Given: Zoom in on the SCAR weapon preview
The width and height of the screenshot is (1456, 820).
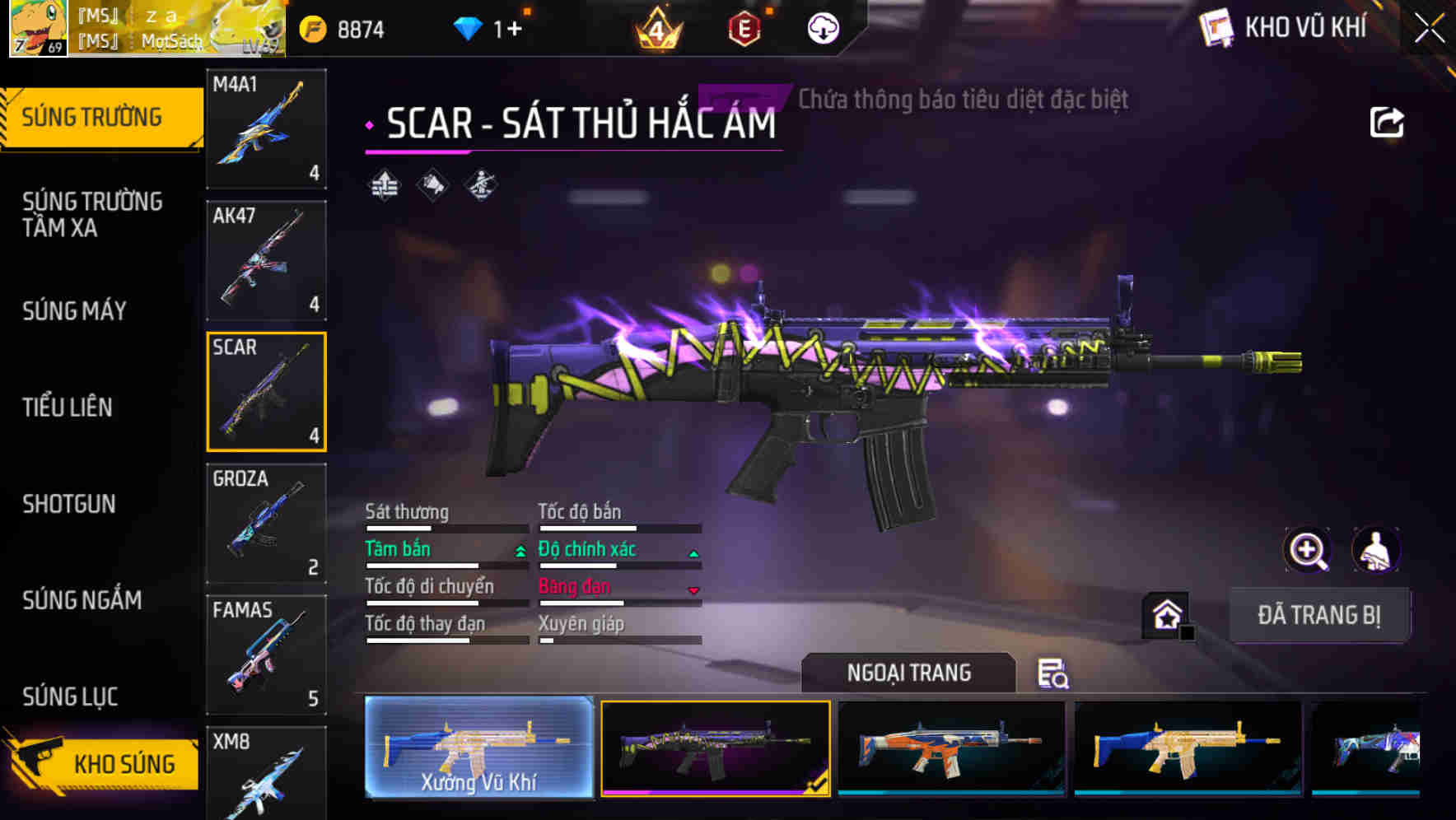Looking at the screenshot, I should [1308, 550].
